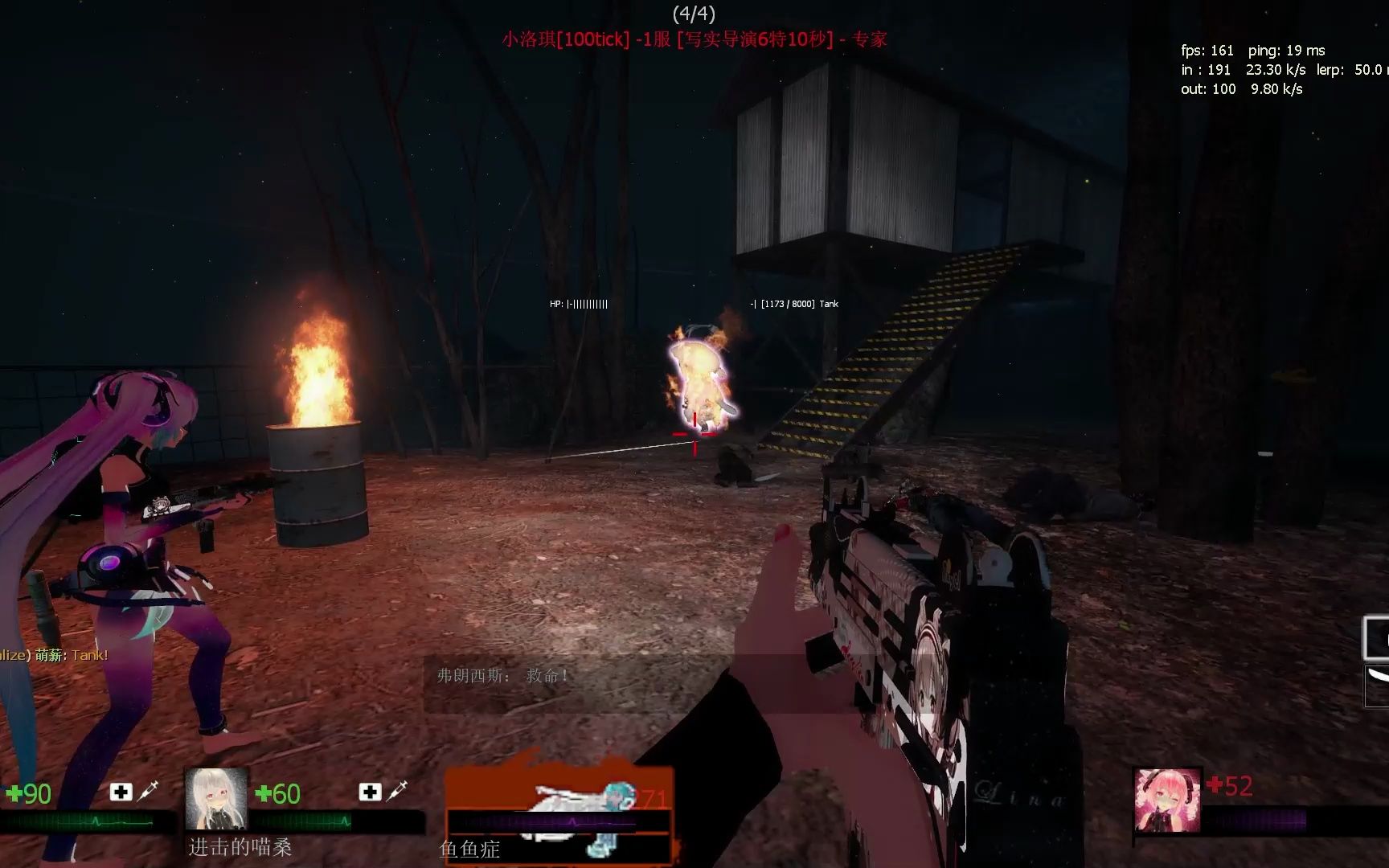
Task: Select the white-haired 进击的喵柔 teammate portrait
Action: (x=215, y=799)
